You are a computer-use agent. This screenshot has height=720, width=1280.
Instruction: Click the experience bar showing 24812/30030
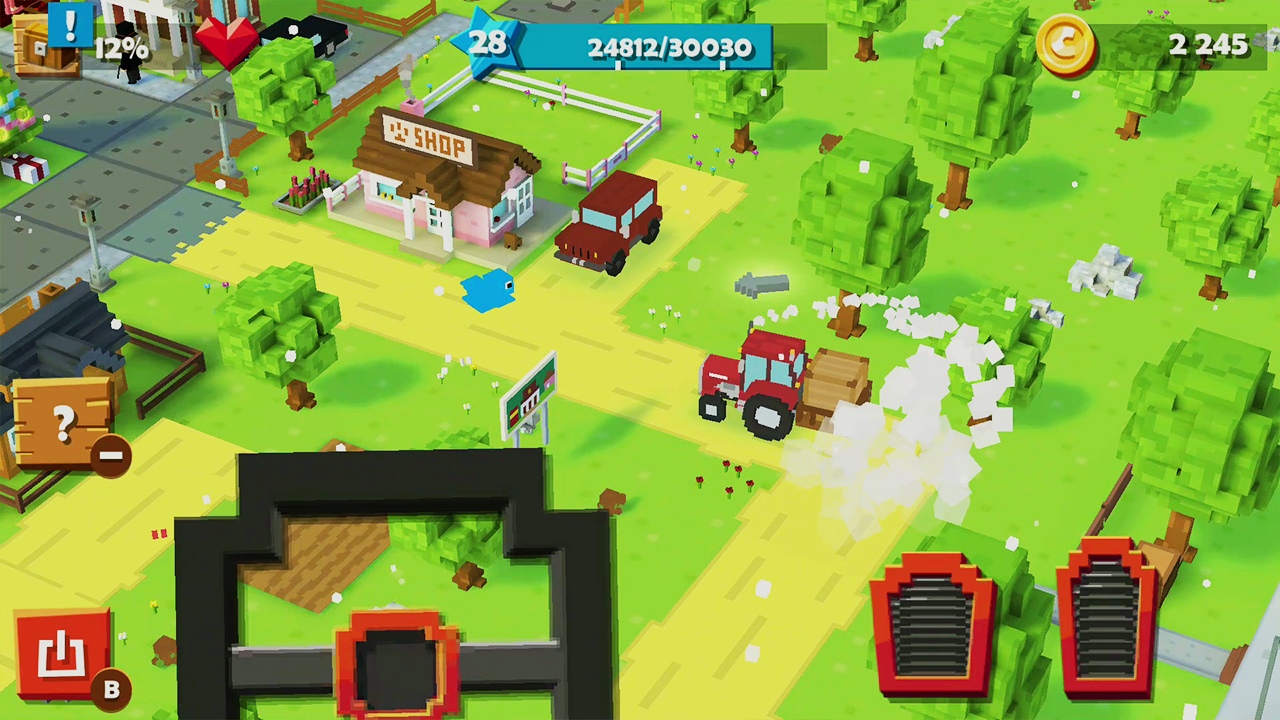(670, 48)
